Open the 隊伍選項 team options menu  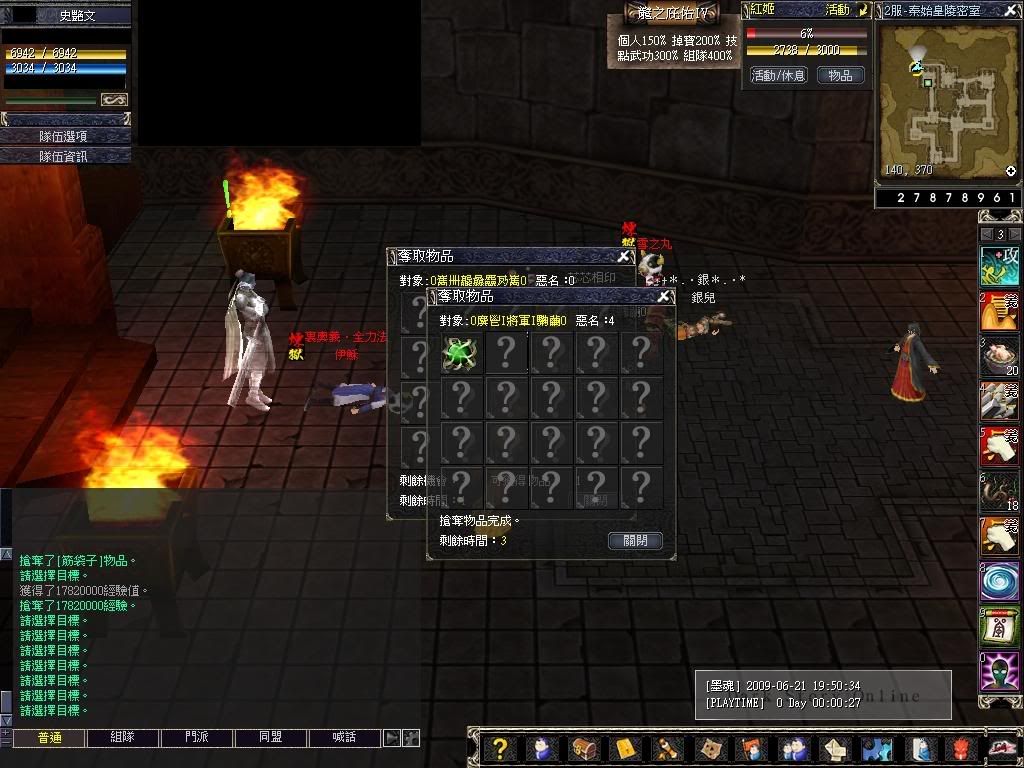coord(65,136)
